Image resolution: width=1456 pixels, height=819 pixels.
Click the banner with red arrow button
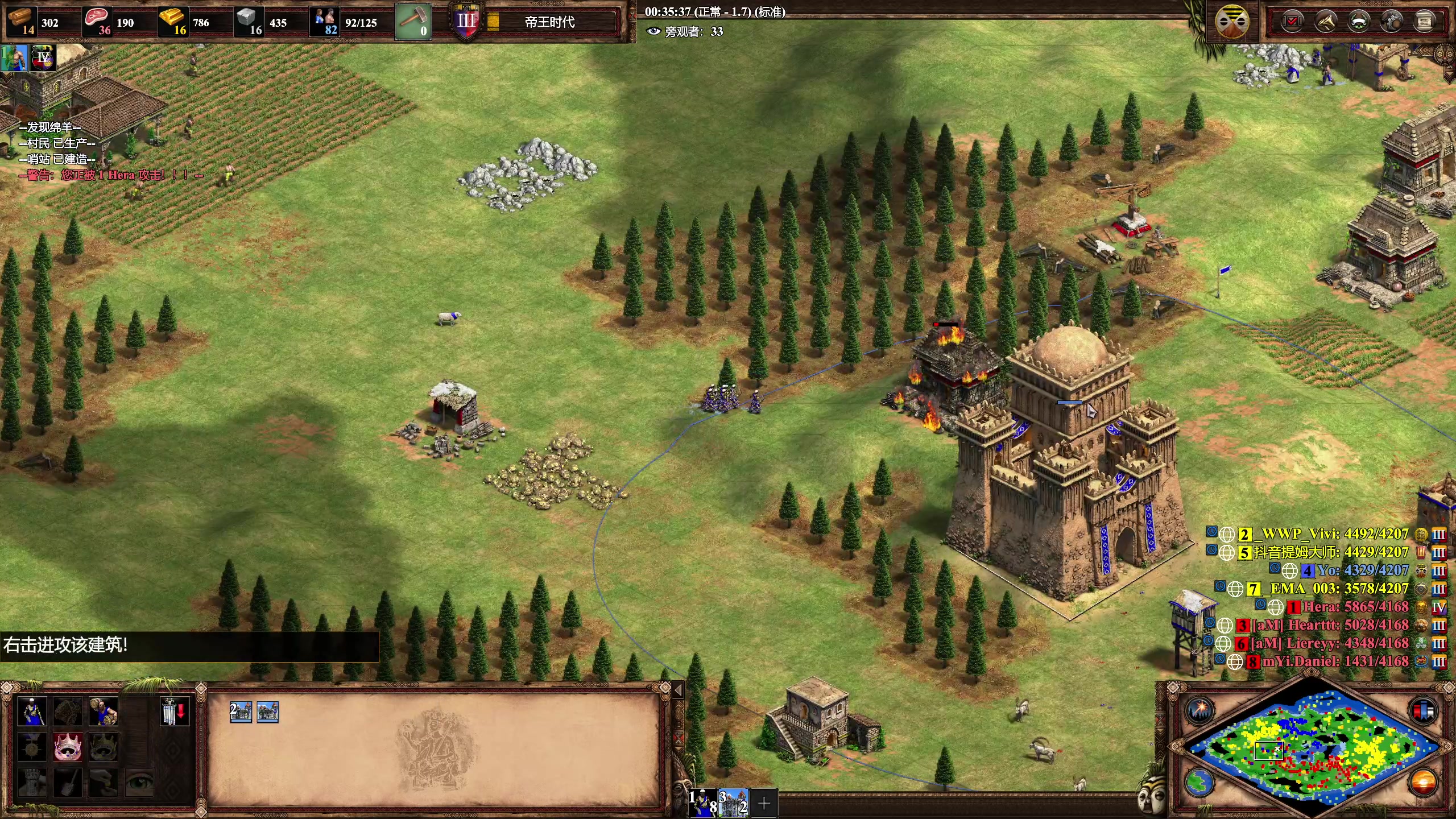(174, 712)
